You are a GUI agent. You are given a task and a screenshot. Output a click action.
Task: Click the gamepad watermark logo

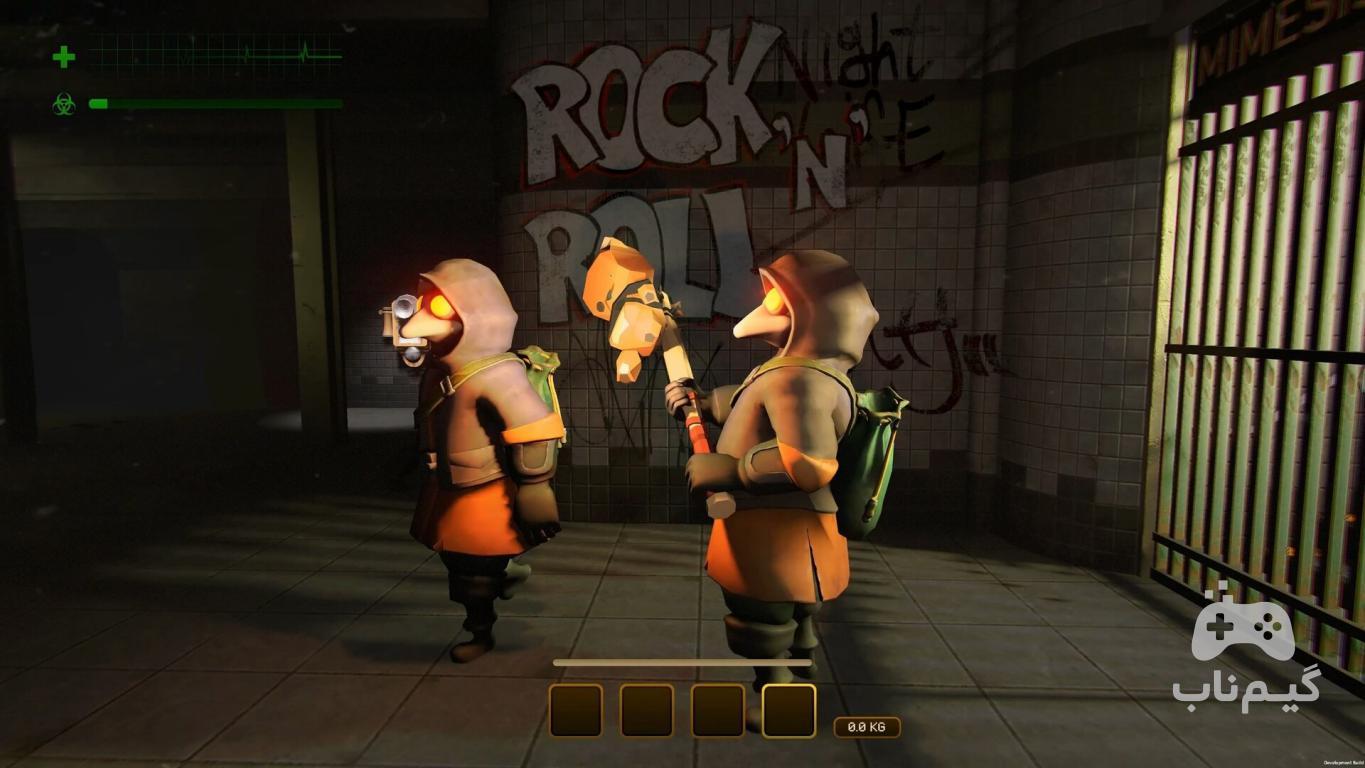1243,629
